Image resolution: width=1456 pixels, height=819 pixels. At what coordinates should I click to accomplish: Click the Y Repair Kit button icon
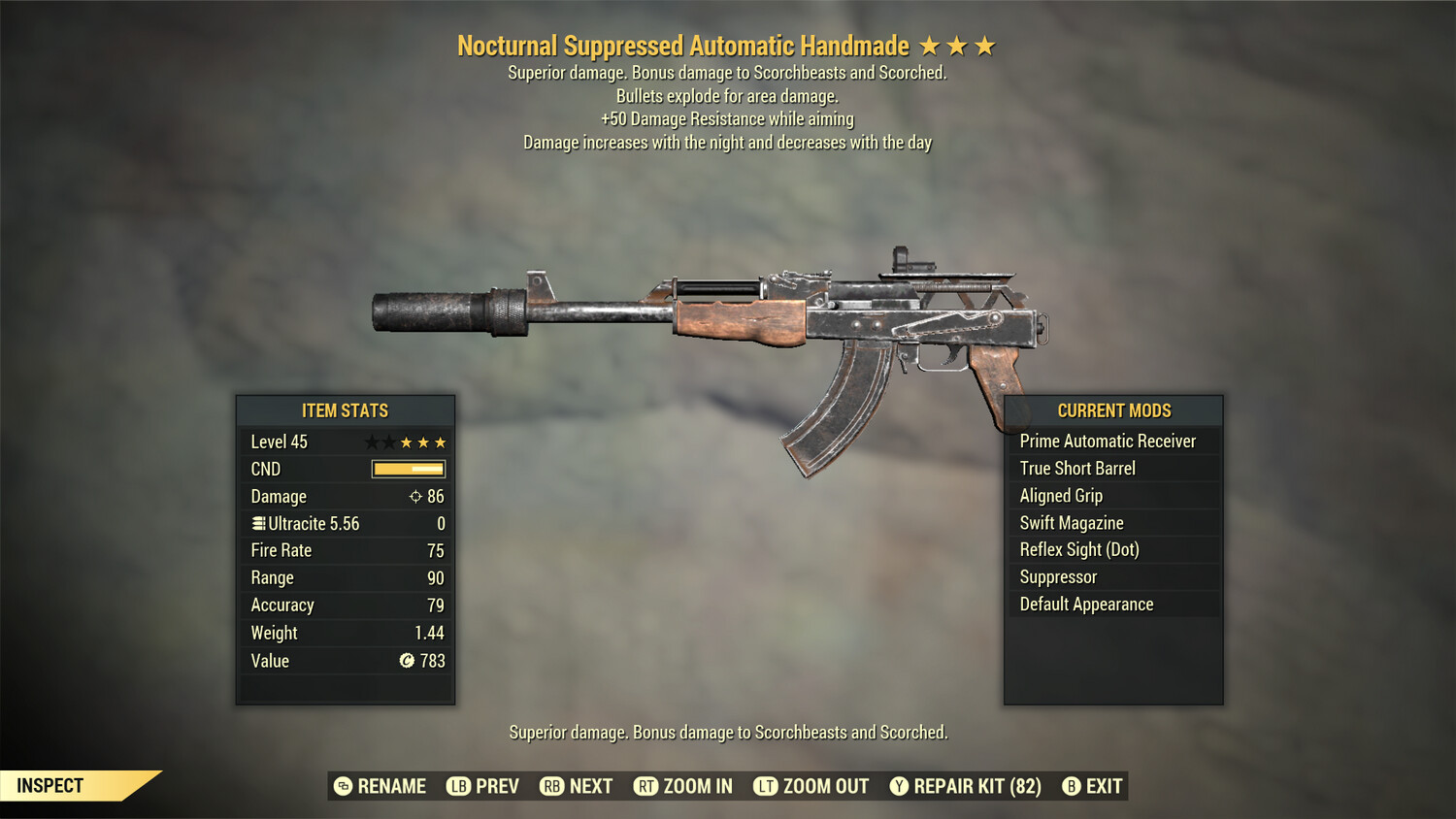tap(898, 786)
